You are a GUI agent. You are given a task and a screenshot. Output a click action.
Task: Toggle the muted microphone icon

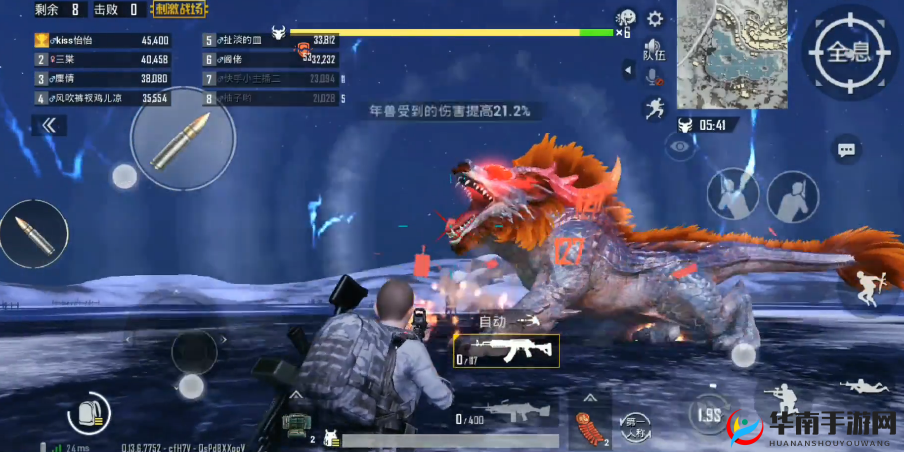(x=653, y=78)
